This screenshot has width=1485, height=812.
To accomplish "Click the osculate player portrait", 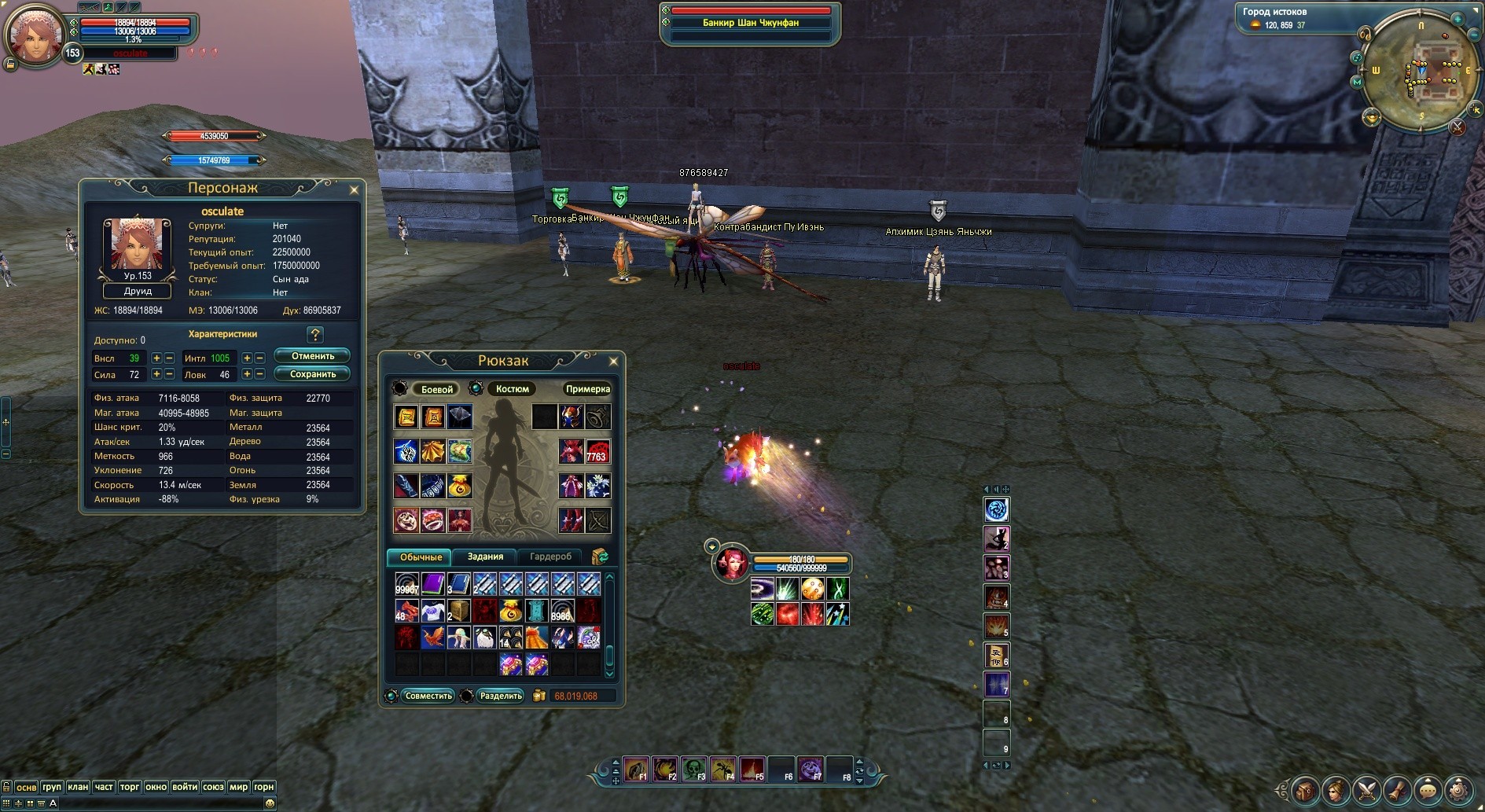I will coord(35,35).
